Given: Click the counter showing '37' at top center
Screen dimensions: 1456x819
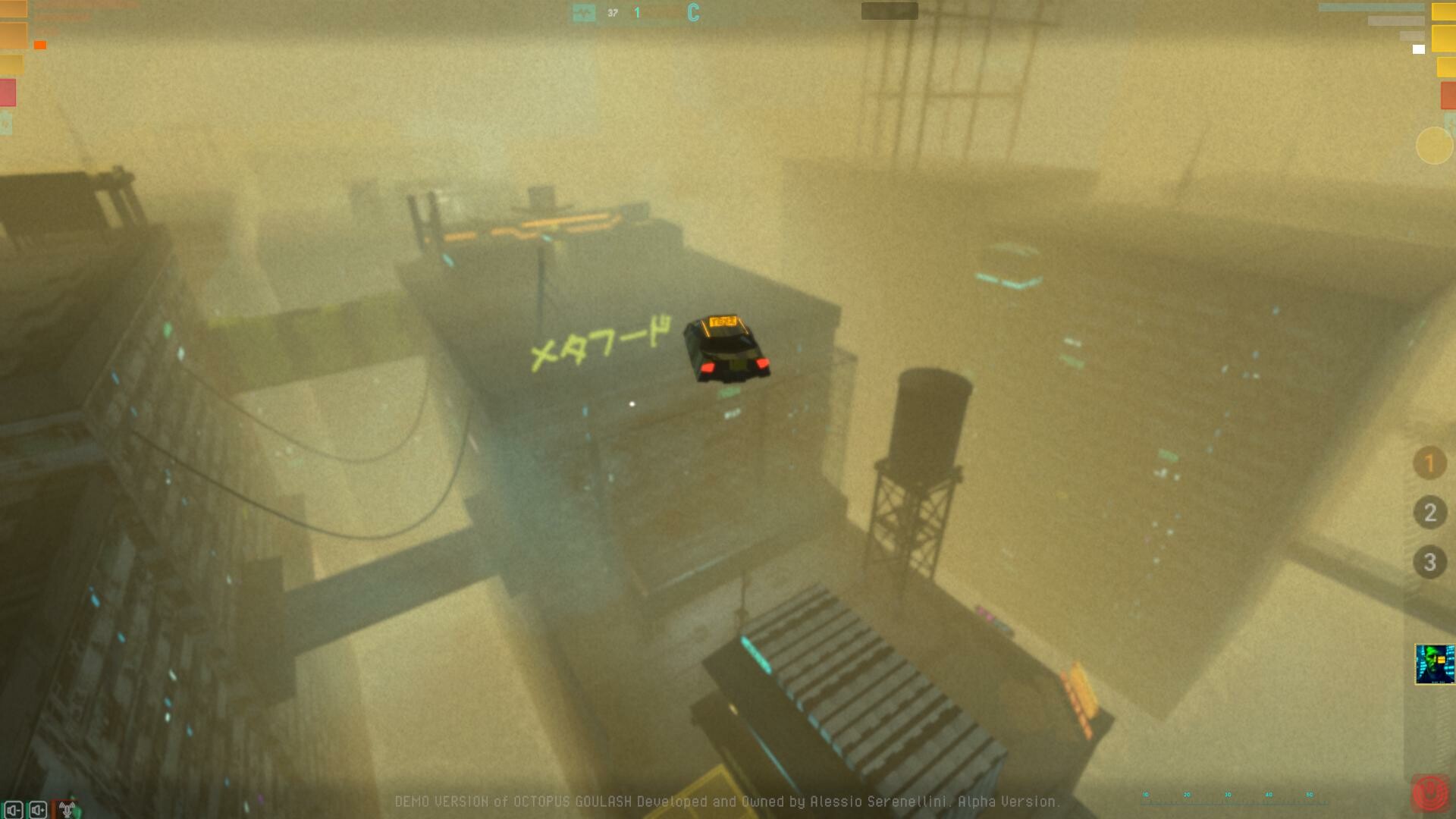Looking at the screenshot, I should [x=611, y=12].
